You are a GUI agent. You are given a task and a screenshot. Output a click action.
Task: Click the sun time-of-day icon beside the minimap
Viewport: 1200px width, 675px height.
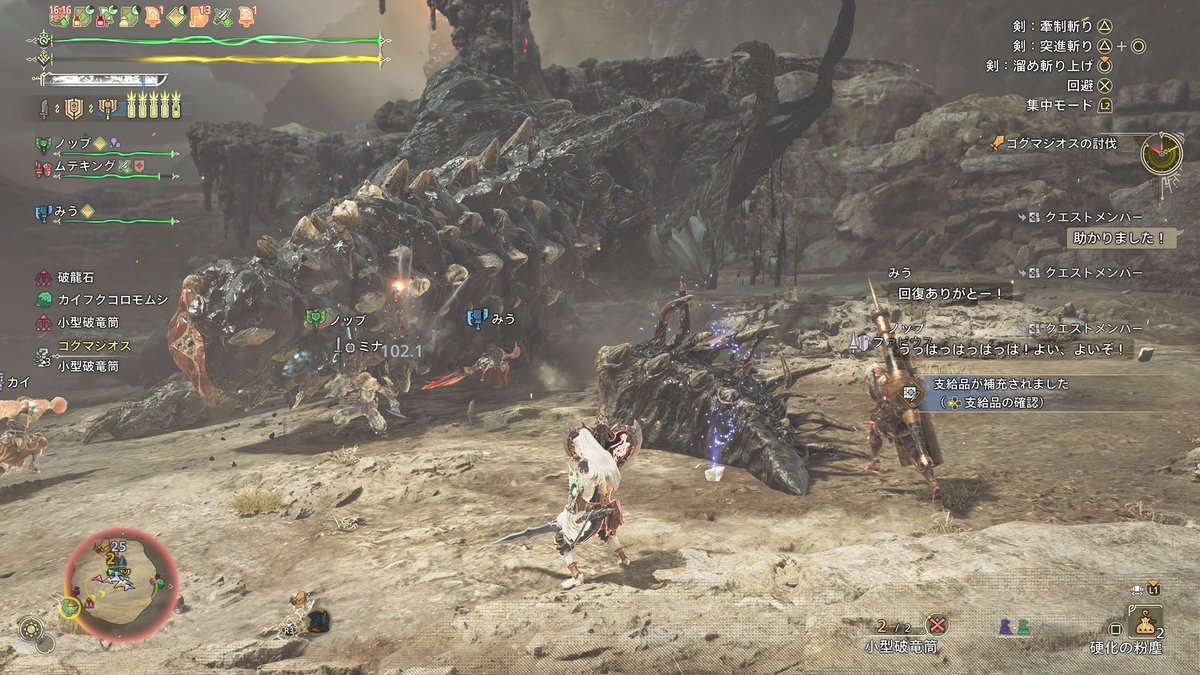point(31,628)
